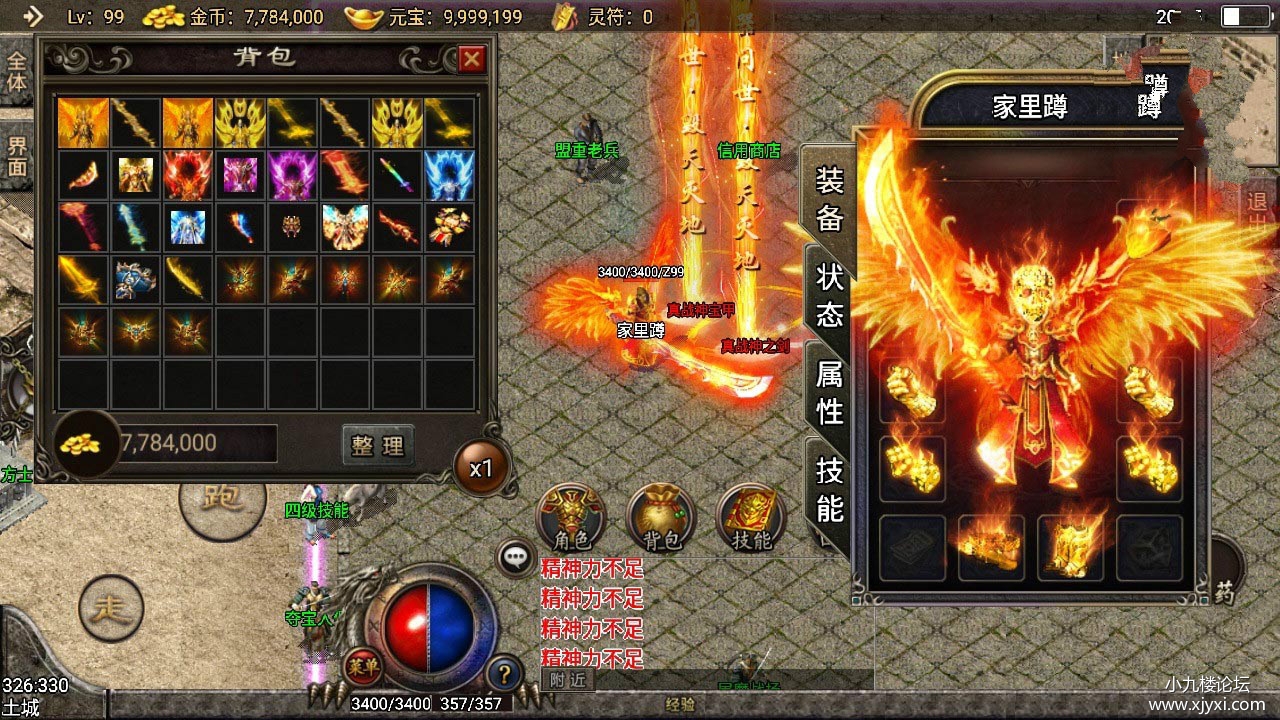The height and width of the screenshot is (720, 1280).
Task: Switch to the 装备 equipment tab
Action: tap(829, 200)
